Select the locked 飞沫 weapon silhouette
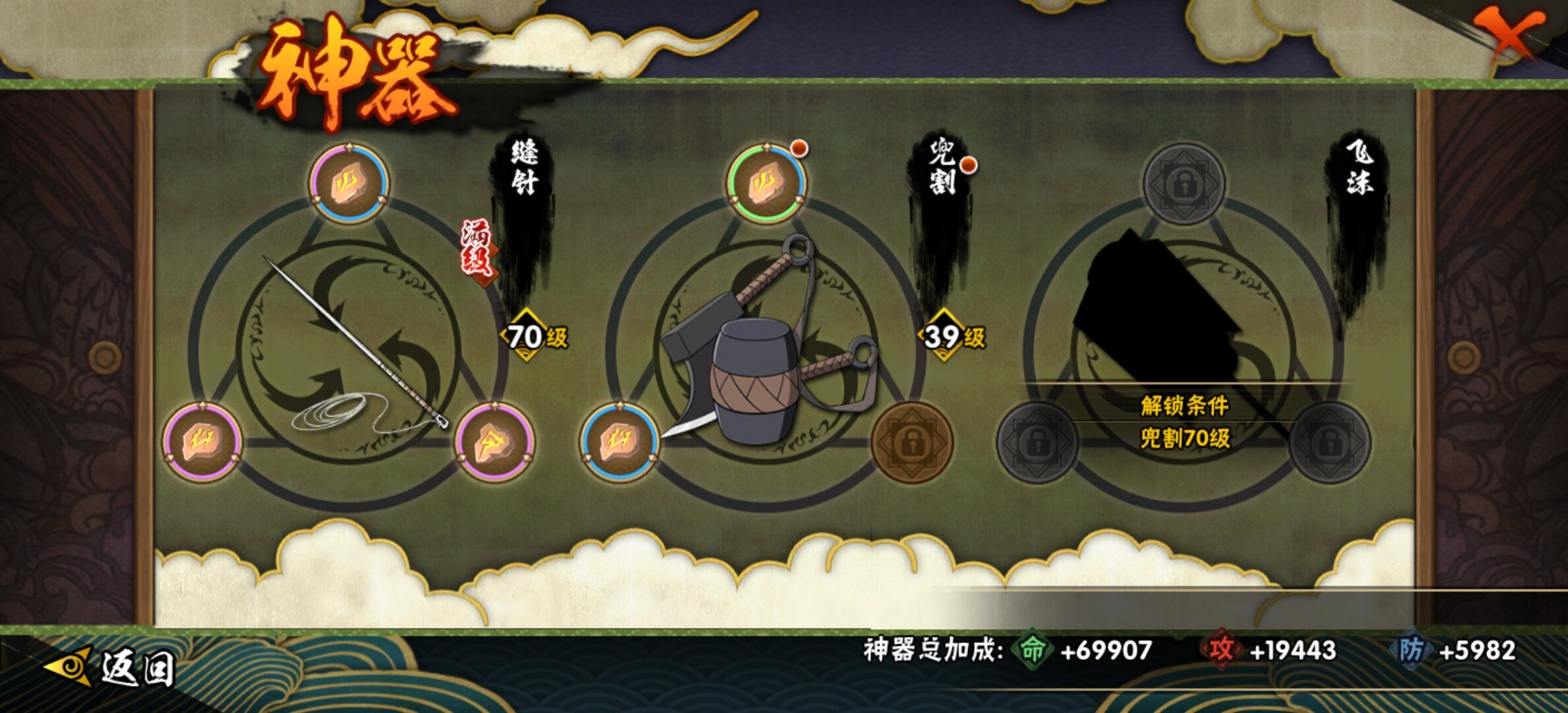 1161,310
